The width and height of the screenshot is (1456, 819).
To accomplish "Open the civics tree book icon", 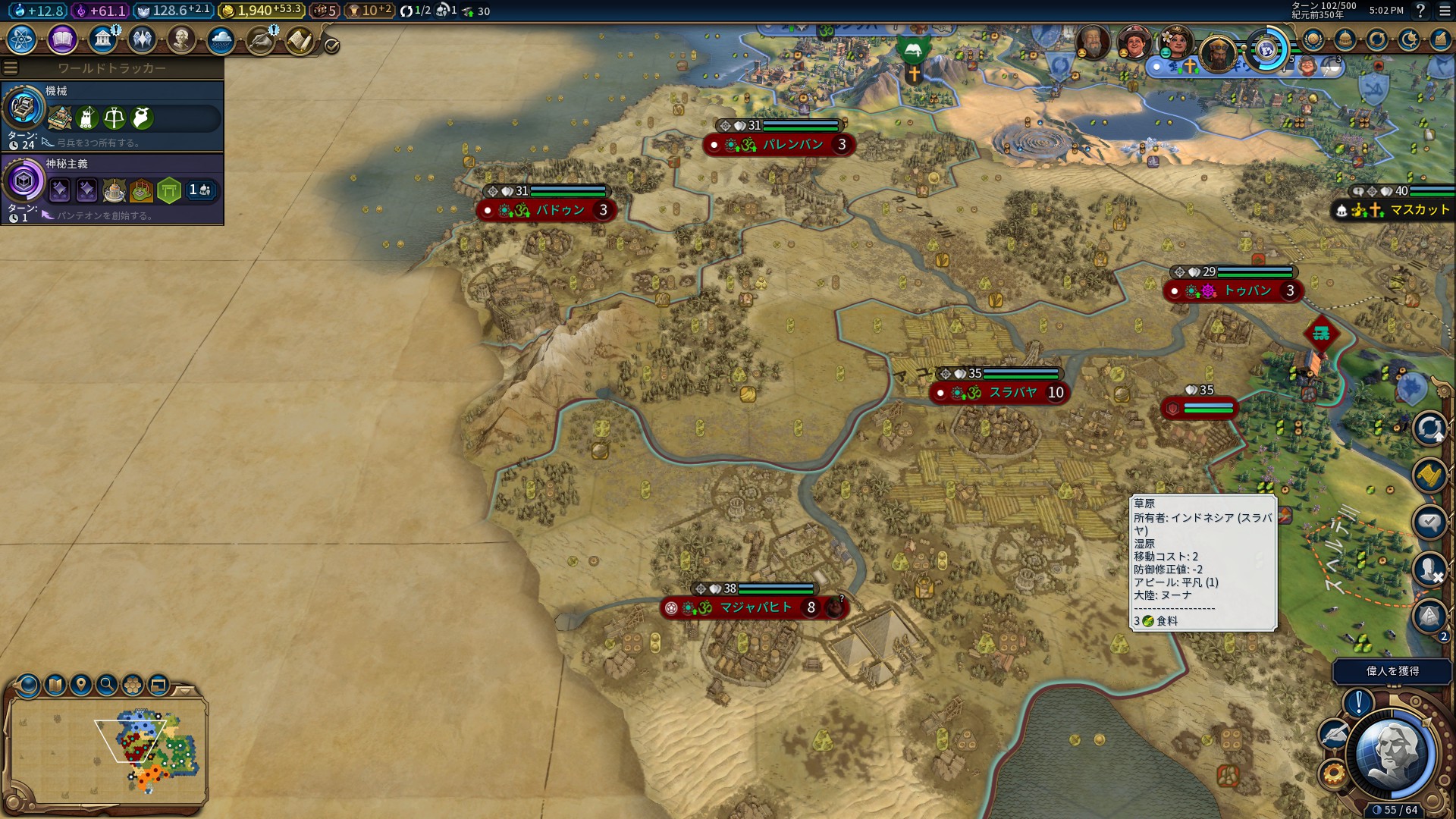I will coord(62,39).
